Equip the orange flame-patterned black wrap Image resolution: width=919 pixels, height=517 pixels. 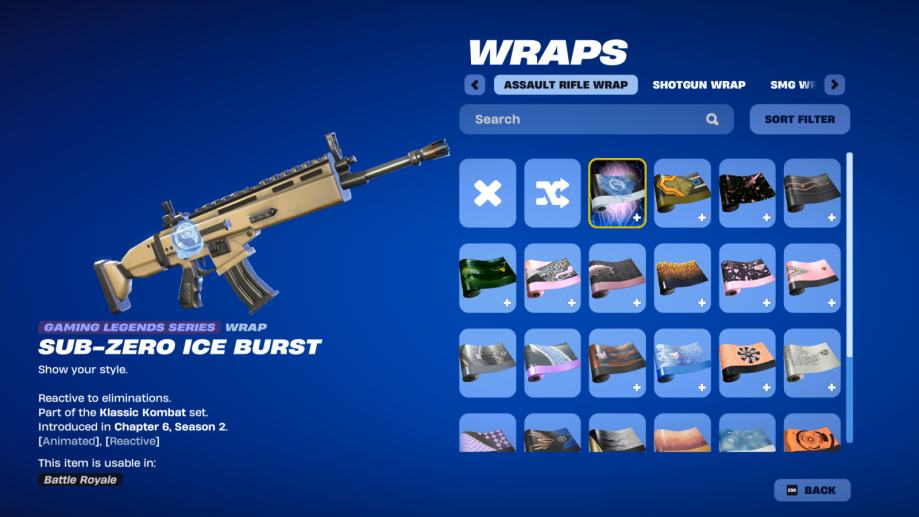(682, 278)
